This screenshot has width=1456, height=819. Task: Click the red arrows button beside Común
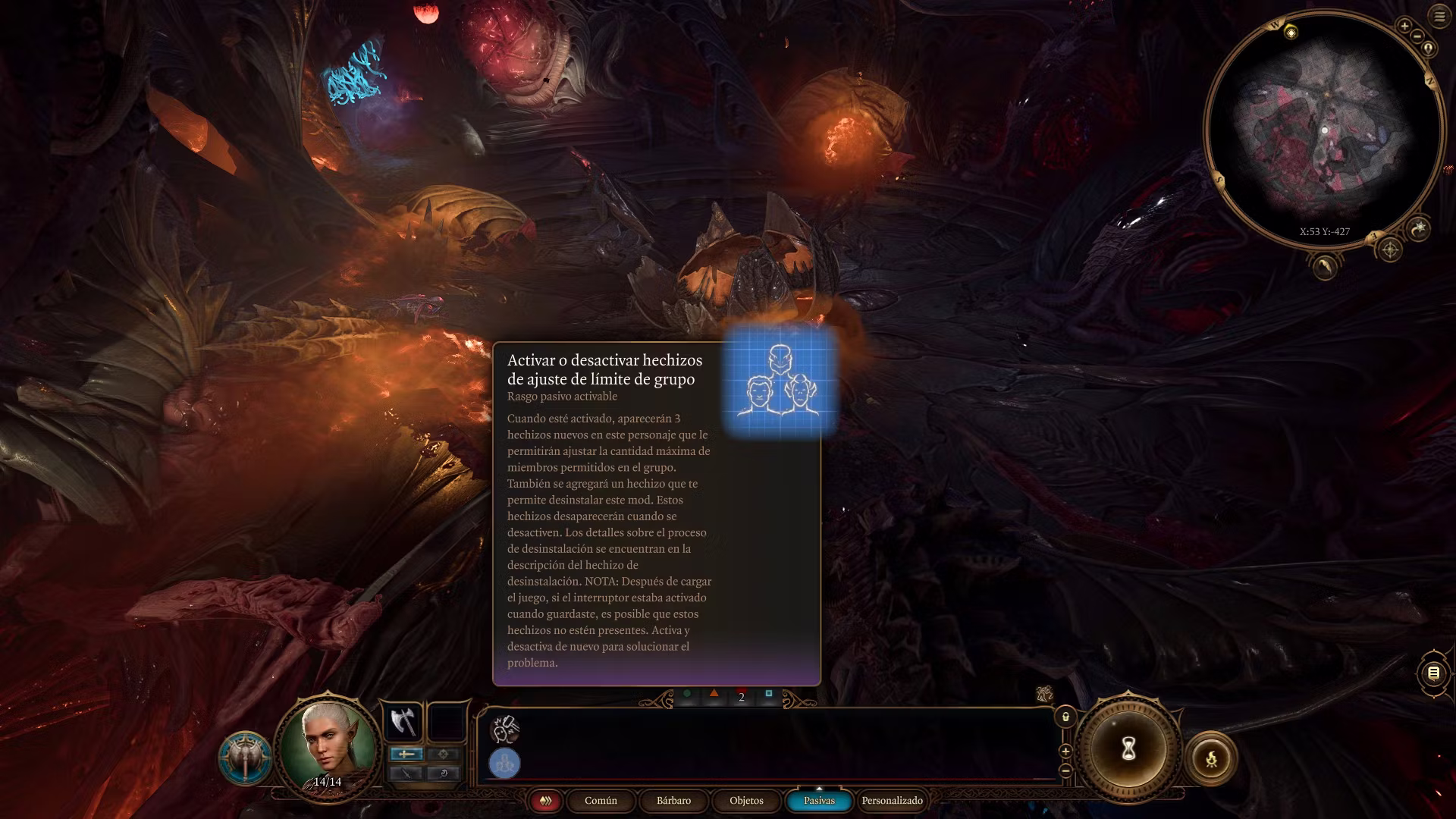coord(545,801)
